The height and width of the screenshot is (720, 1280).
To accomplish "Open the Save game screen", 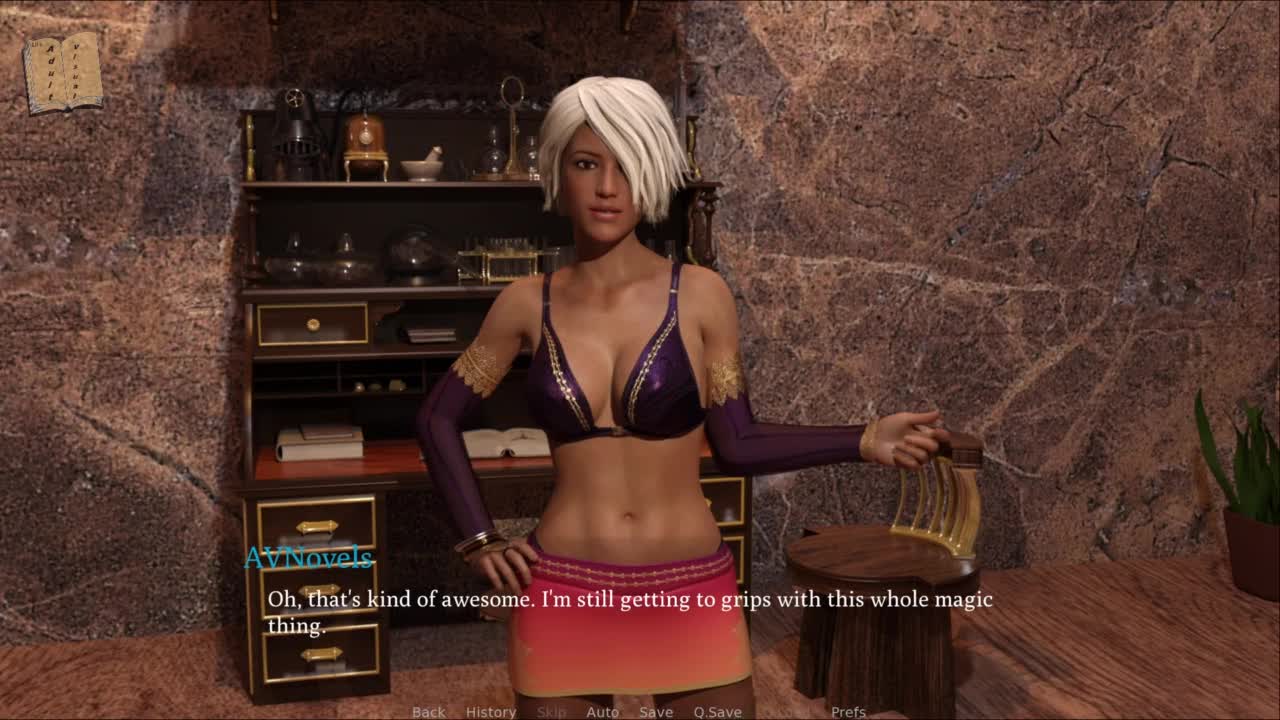I will [656, 712].
